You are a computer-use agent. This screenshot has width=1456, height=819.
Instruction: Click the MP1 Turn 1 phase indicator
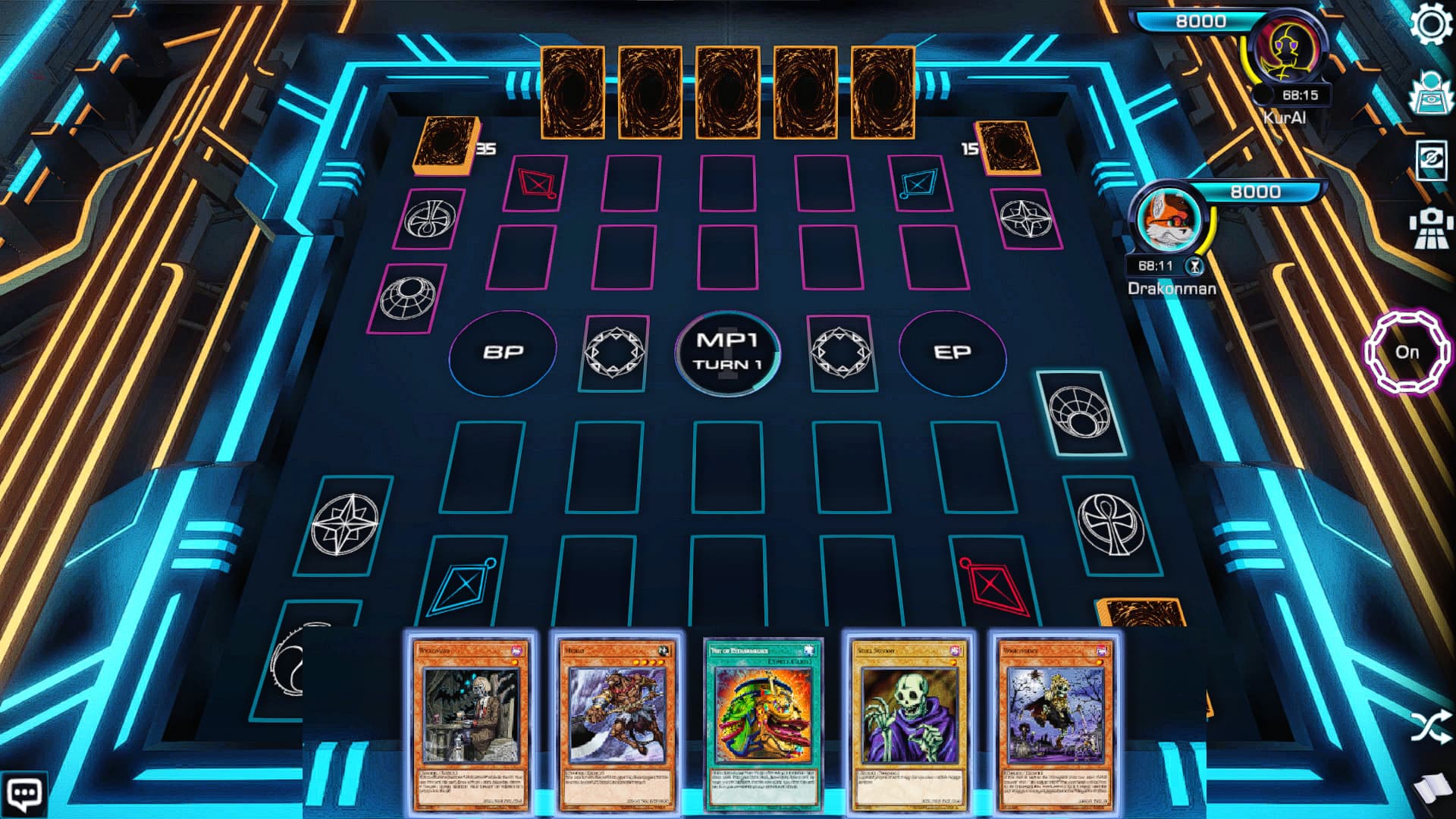(727, 353)
